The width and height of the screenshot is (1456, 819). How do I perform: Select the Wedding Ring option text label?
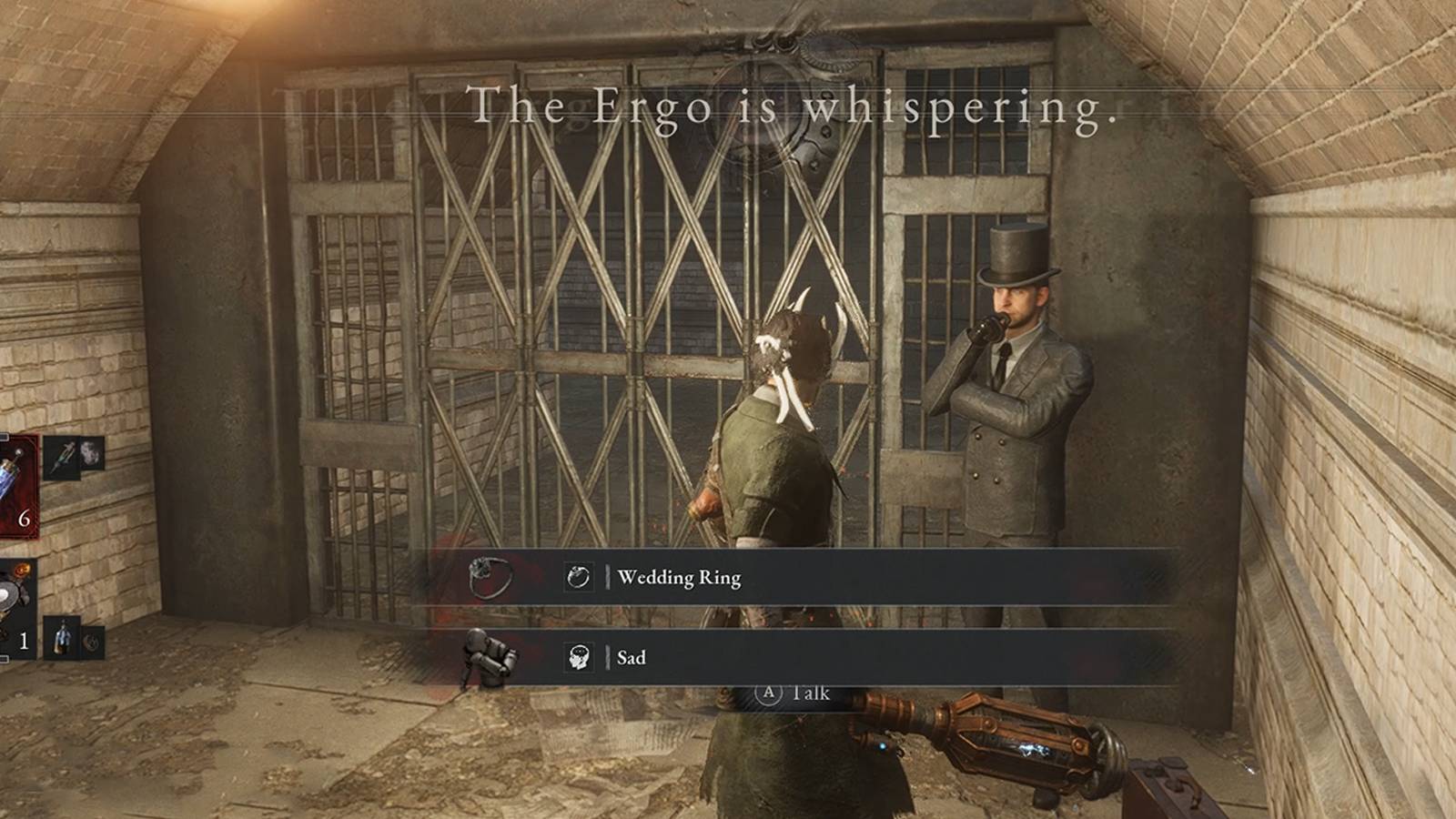[x=681, y=577]
